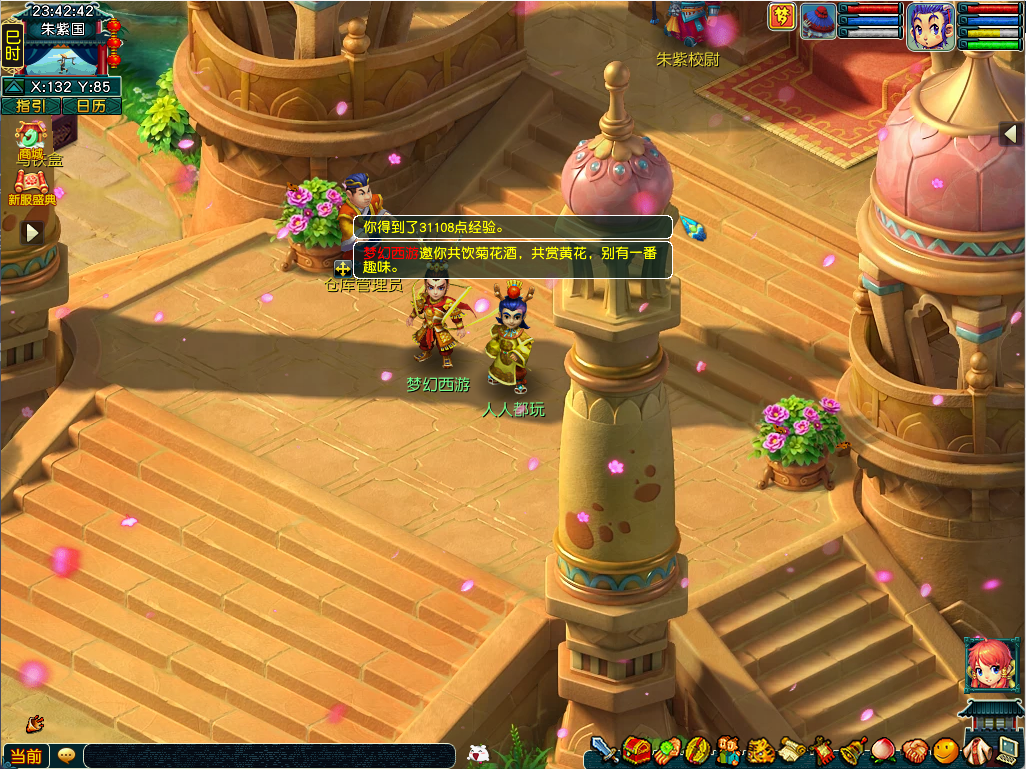Open the paper scroll quest icon
The image size is (1026, 769).
(x=792, y=749)
